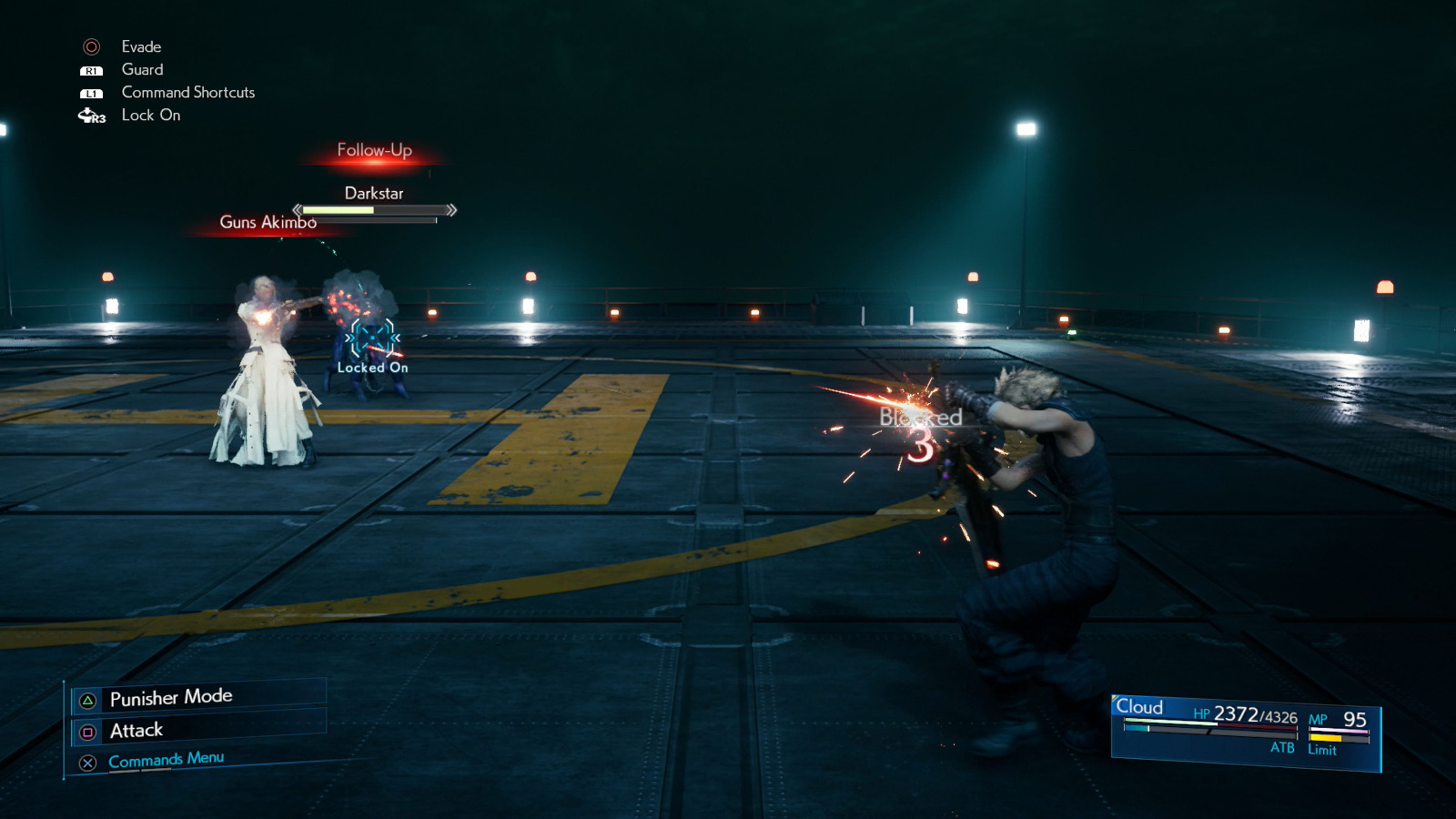The width and height of the screenshot is (1456, 819).
Task: Select the Square icon next to Attack
Action: click(86, 730)
